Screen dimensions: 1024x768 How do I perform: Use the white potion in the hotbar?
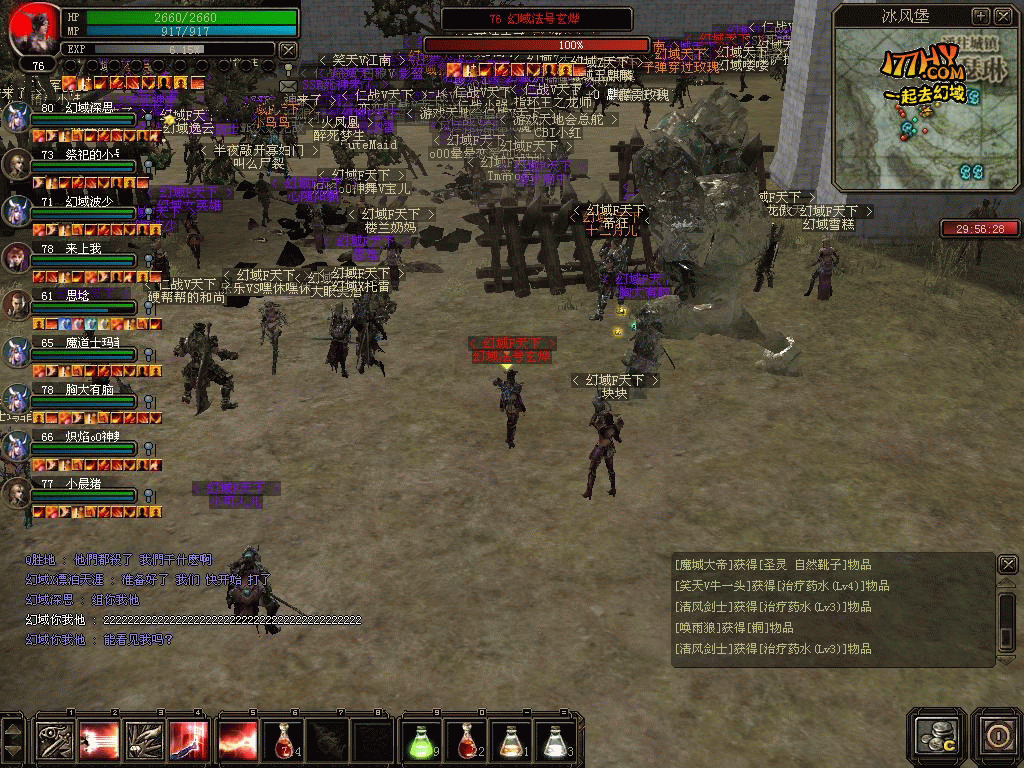556,740
